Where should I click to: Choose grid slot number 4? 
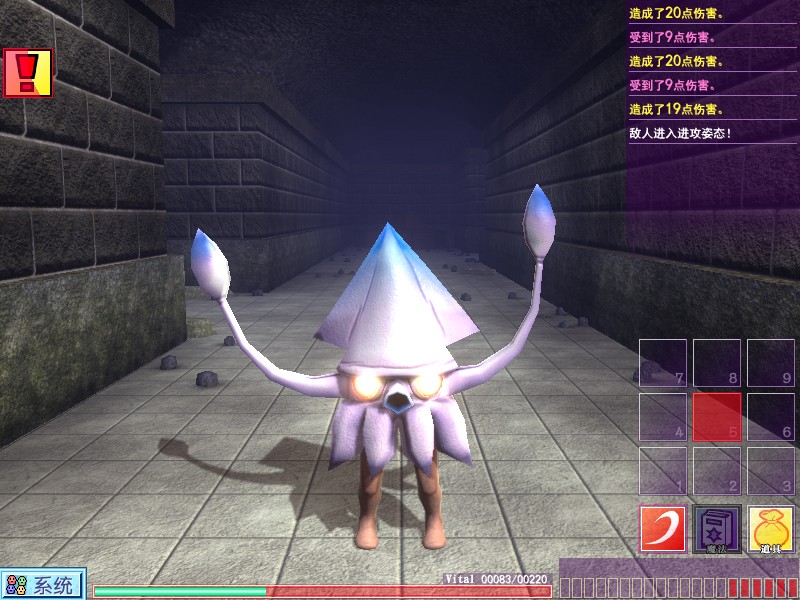pos(663,417)
